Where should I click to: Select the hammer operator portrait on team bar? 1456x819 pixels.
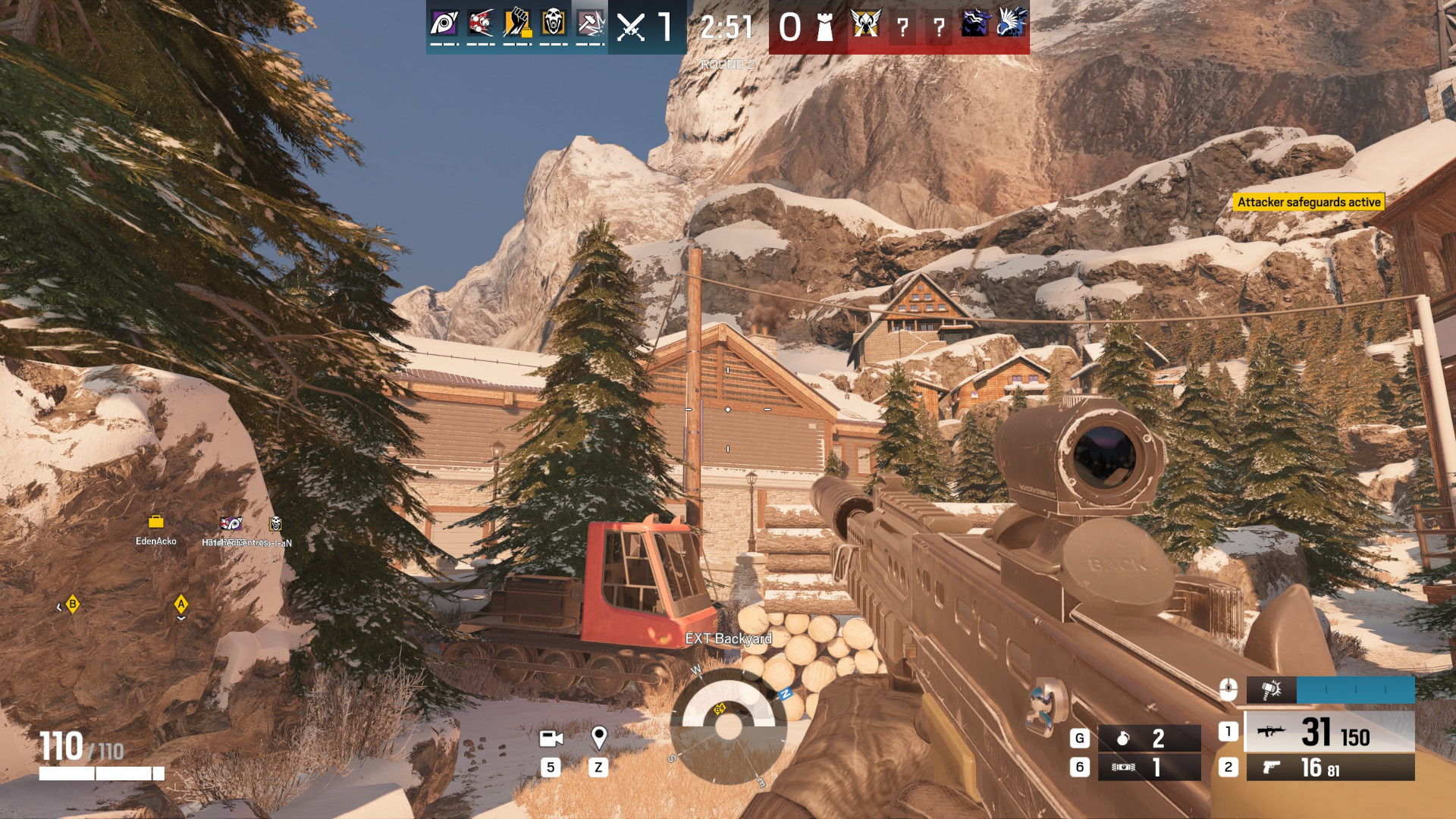[590, 24]
